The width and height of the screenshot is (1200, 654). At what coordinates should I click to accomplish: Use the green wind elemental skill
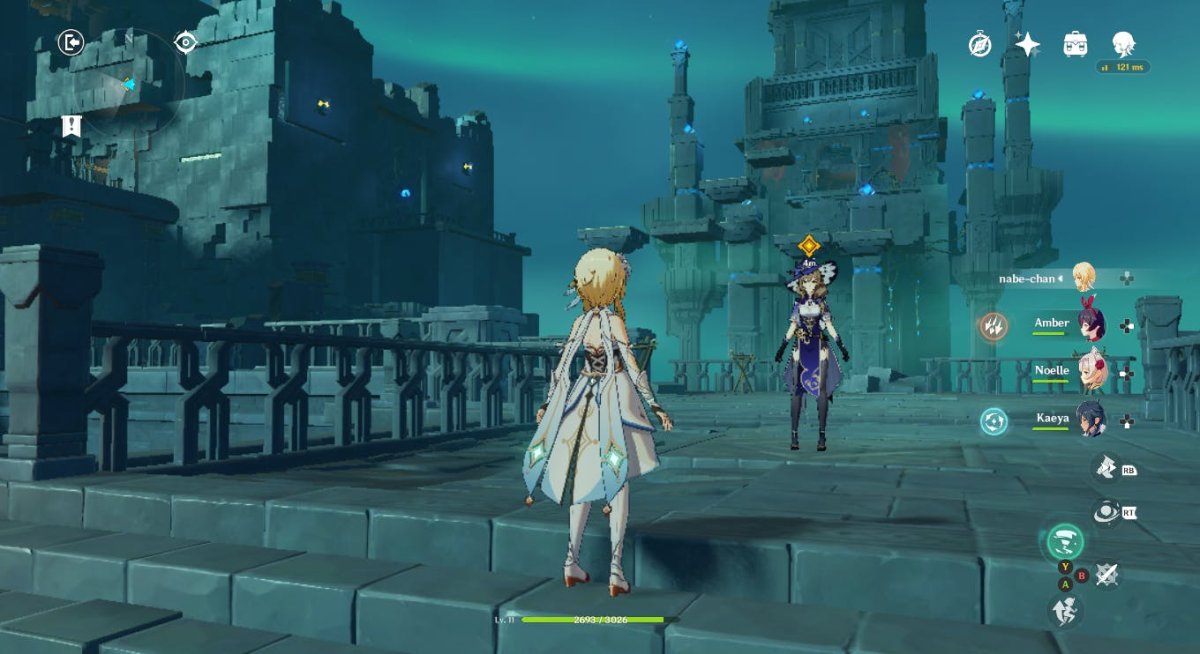click(1065, 544)
